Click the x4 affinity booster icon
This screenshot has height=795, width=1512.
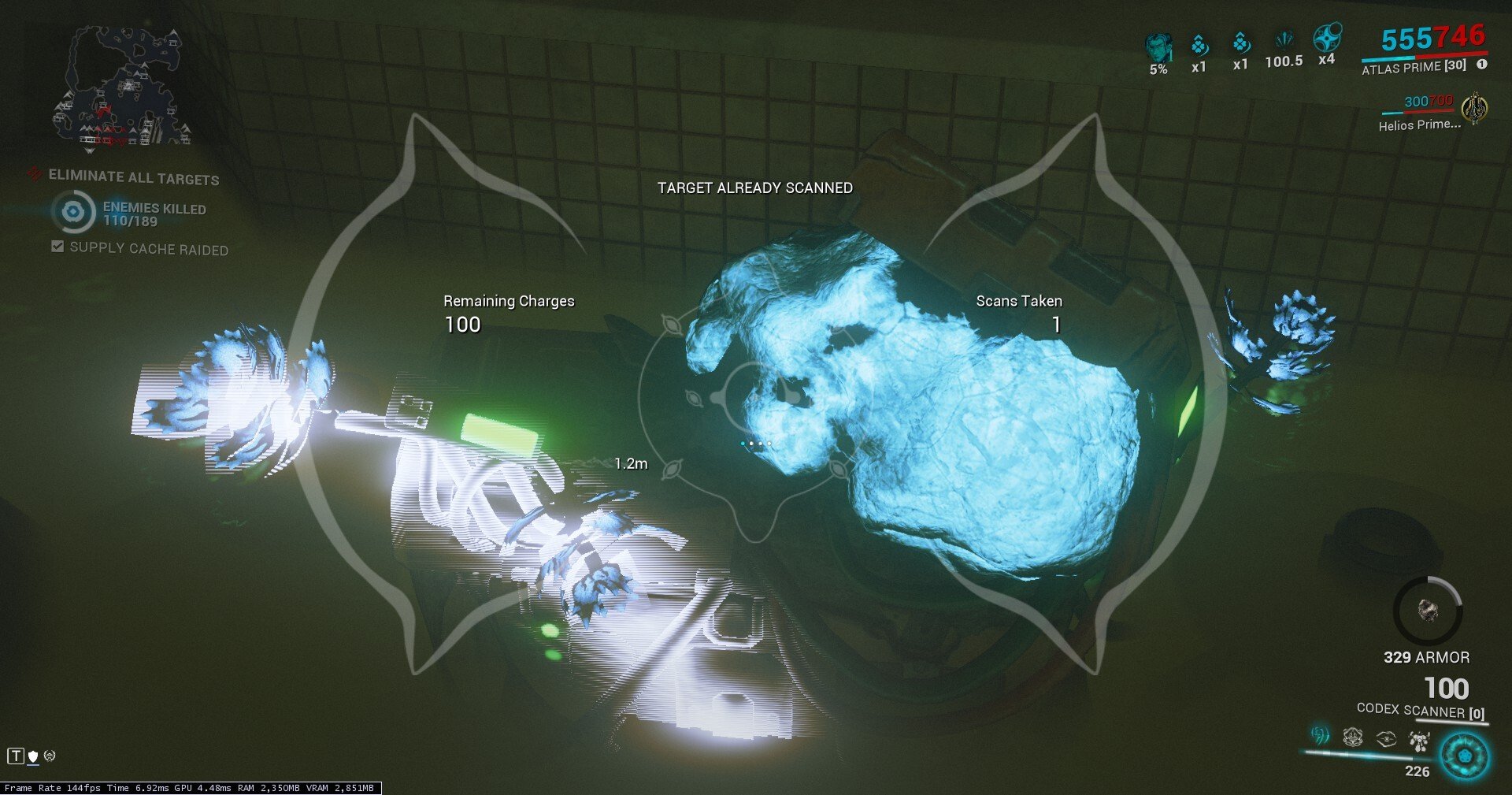click(1328, 39)
